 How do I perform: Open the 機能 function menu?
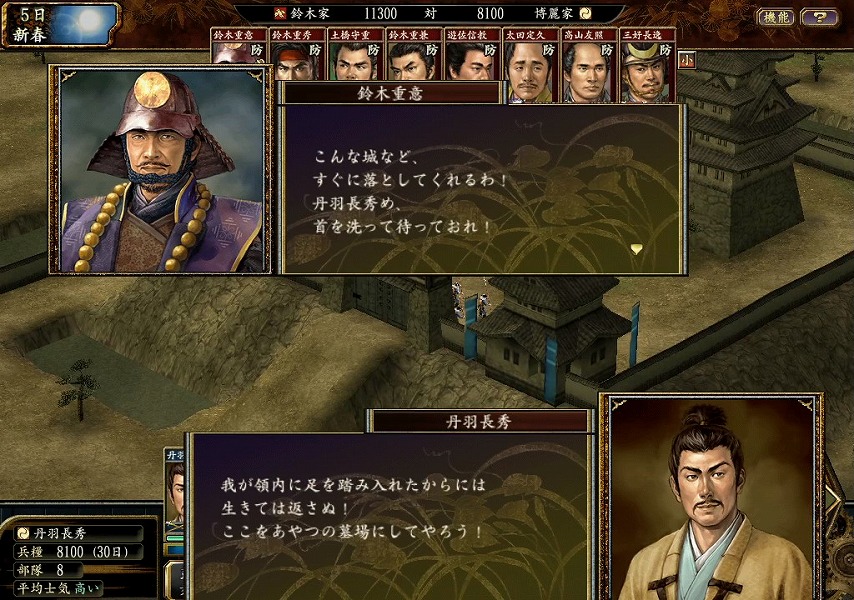tap(777, 17)
